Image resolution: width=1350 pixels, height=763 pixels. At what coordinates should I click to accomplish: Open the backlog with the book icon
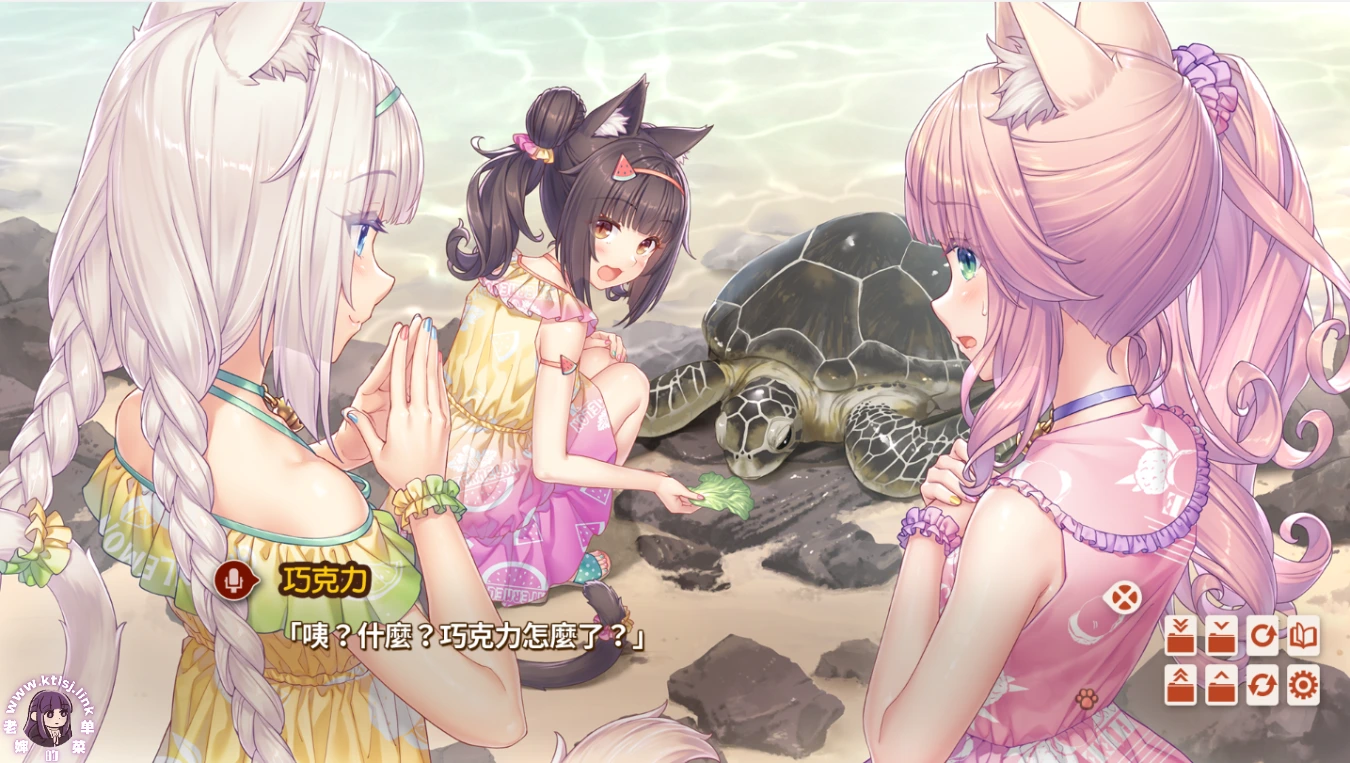1303,636
